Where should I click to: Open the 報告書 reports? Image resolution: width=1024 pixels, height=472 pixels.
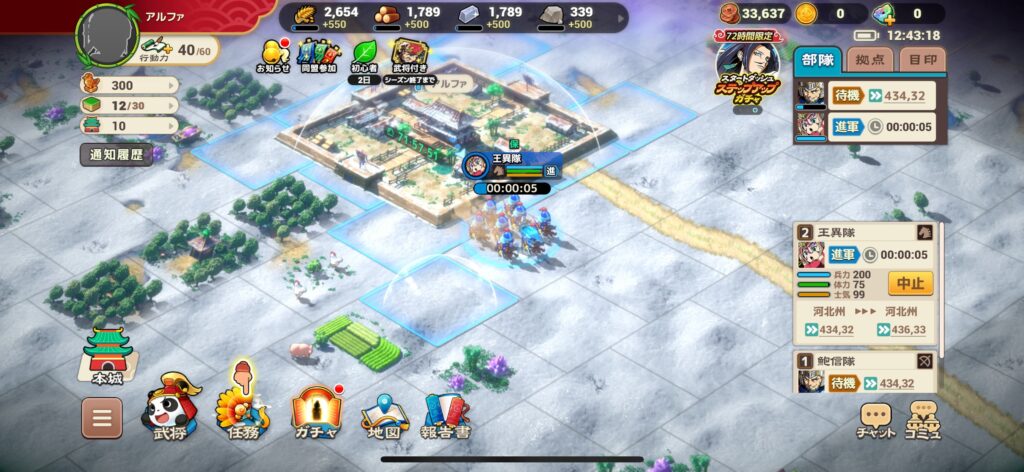click(448, 416)
